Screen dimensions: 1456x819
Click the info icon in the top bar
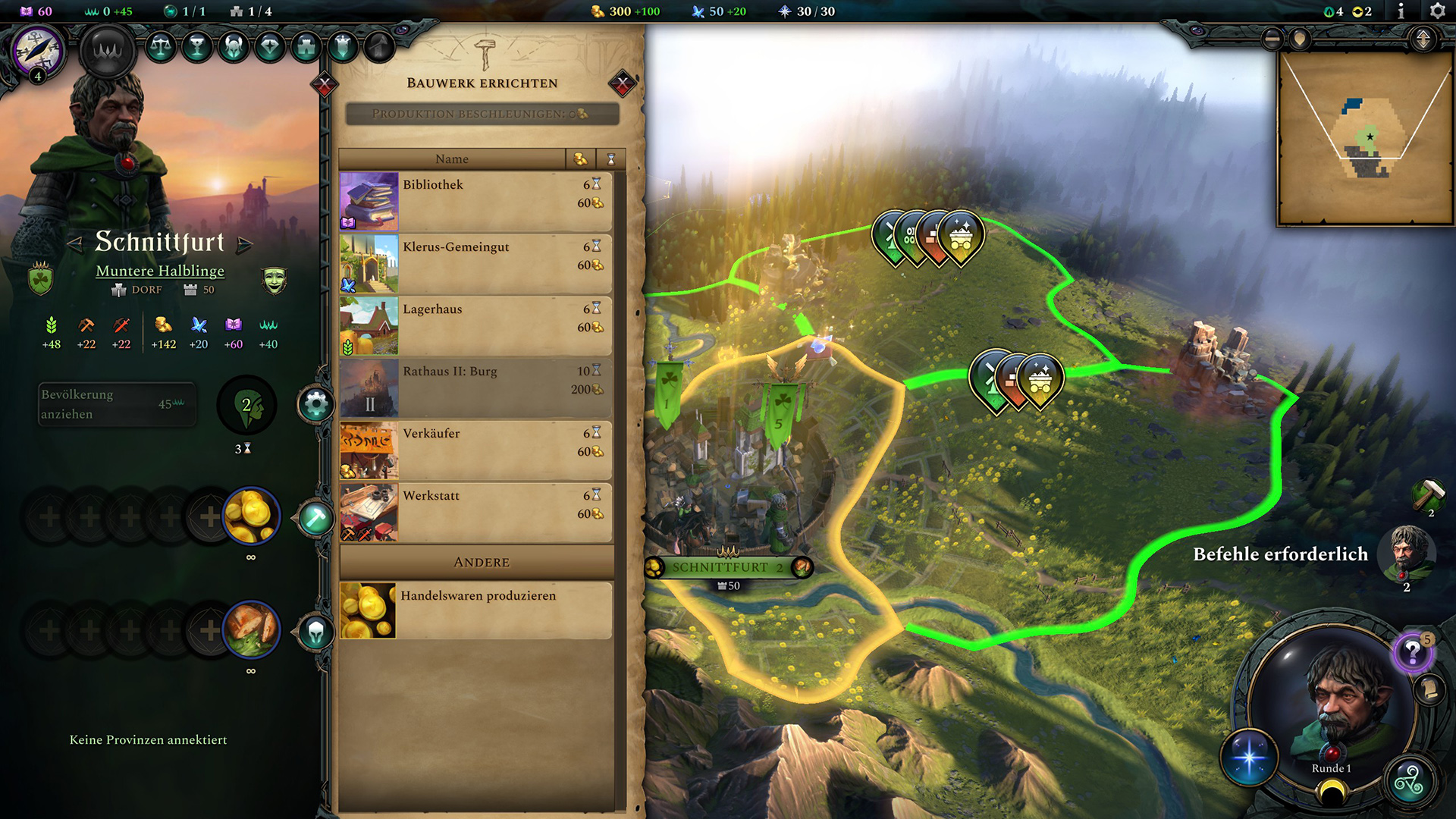[1401, 11]
